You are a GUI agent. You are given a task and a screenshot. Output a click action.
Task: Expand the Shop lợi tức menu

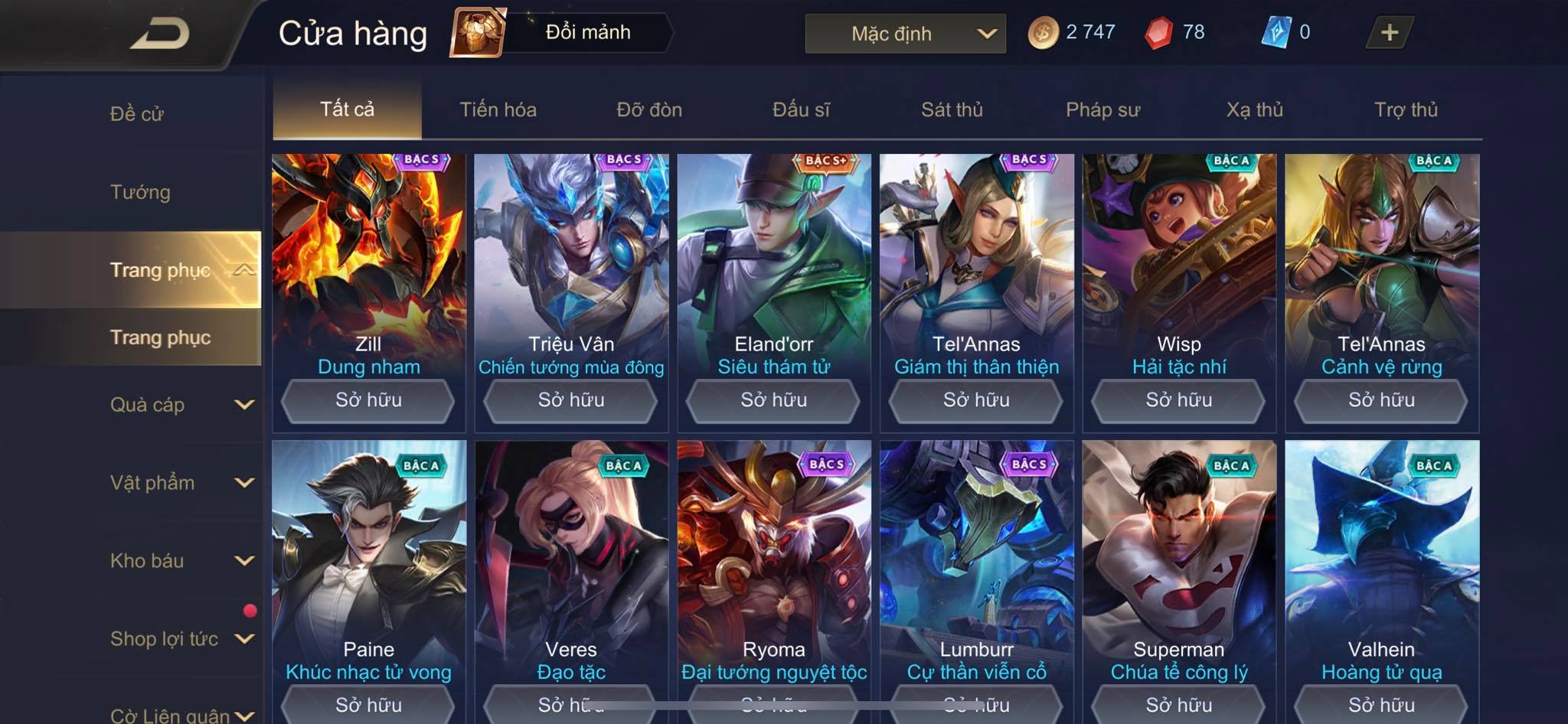[x=181, y=639]
